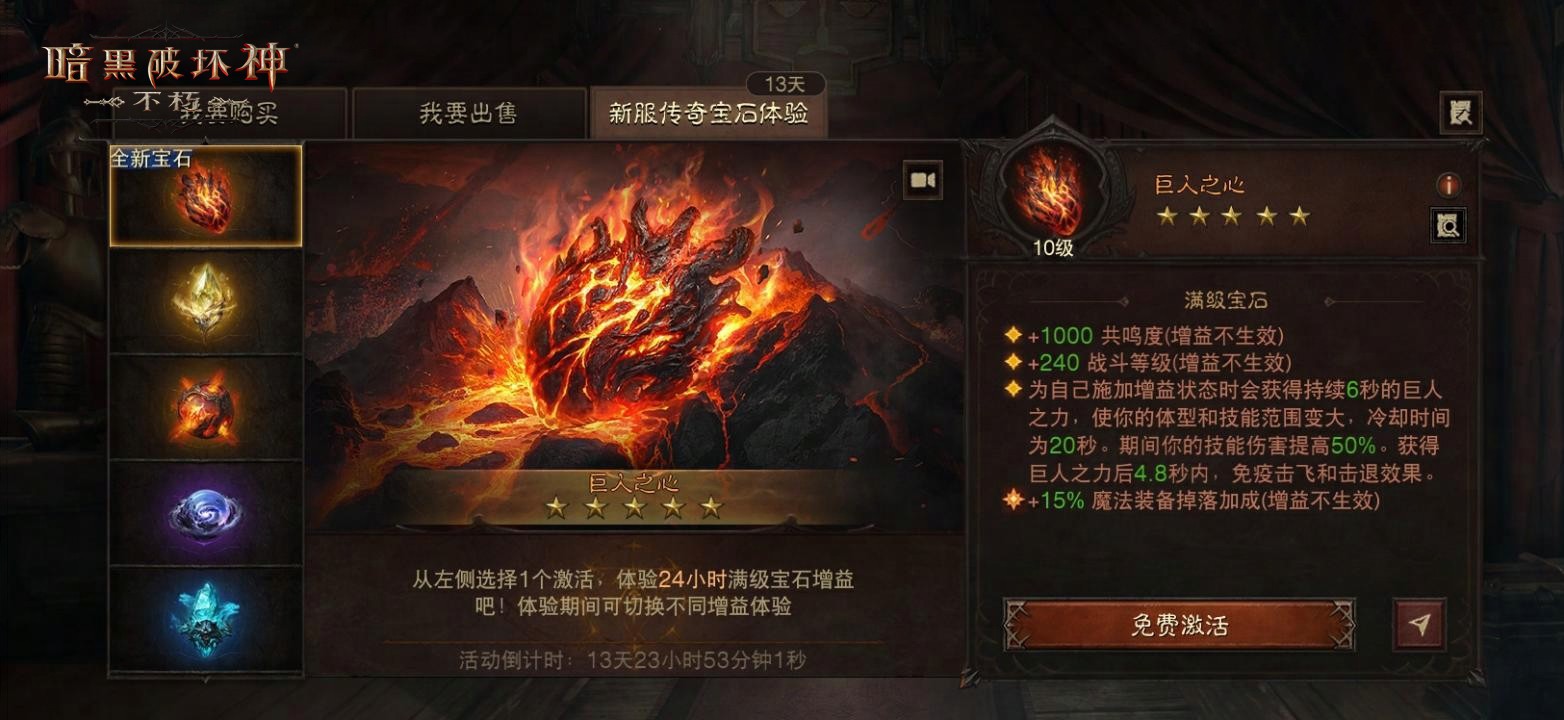
Task: Select the blue frost gem in sidebar
Action: [x=207, y=615]
